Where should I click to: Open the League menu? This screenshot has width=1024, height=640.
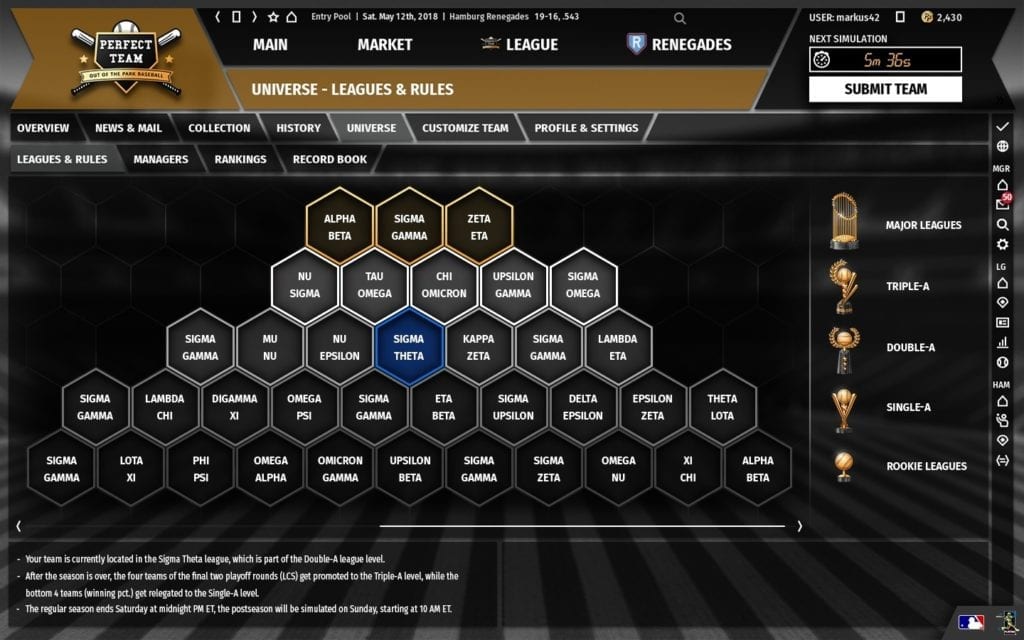(520, 44)
